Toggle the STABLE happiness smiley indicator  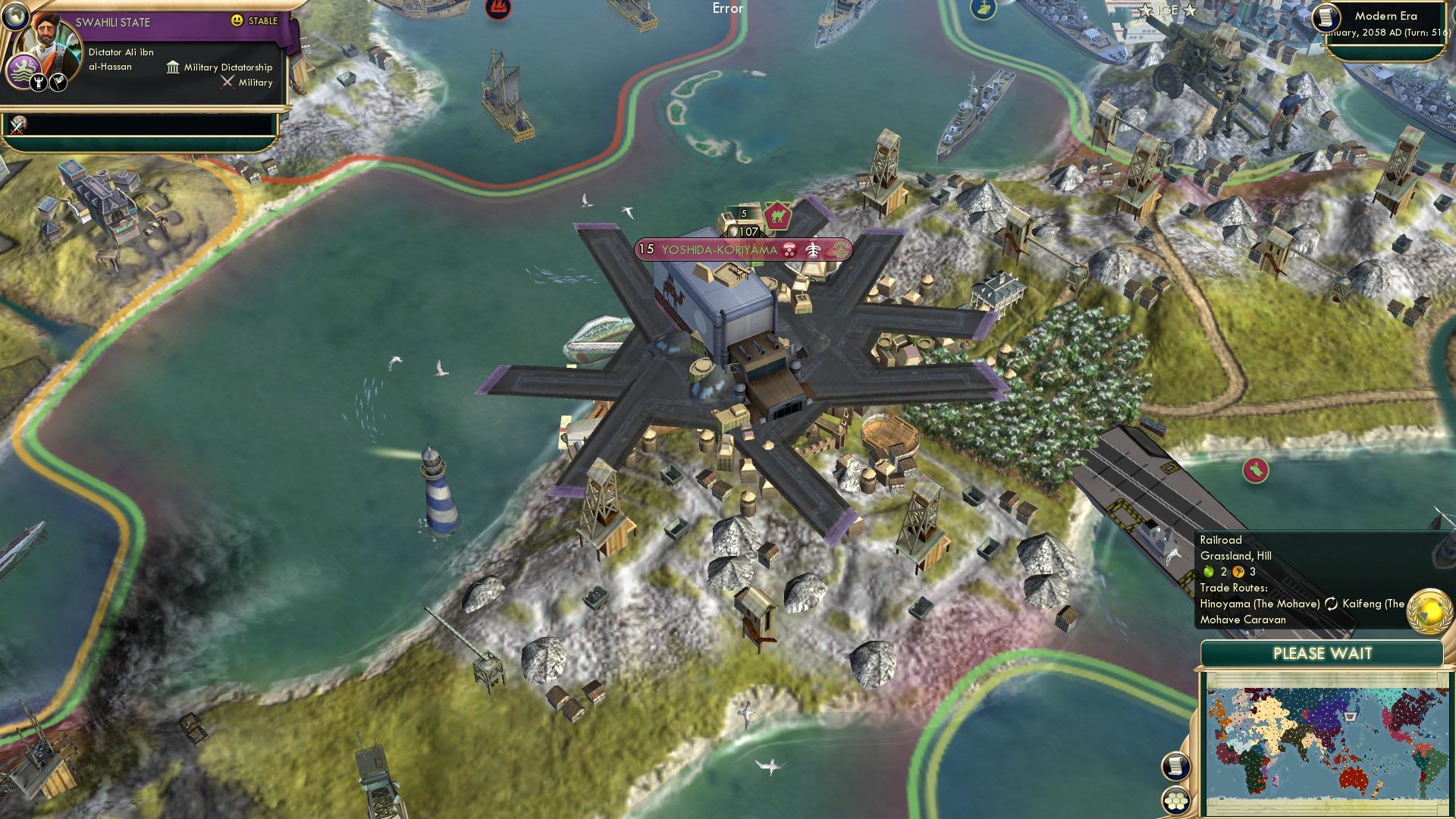pos(236,20)
